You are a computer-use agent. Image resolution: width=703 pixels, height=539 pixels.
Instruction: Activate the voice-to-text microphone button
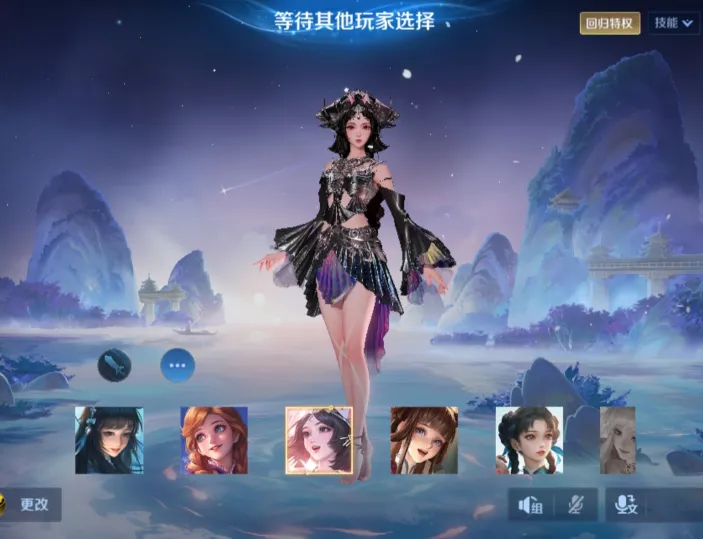pyautogui.click(x=627, y=505)
